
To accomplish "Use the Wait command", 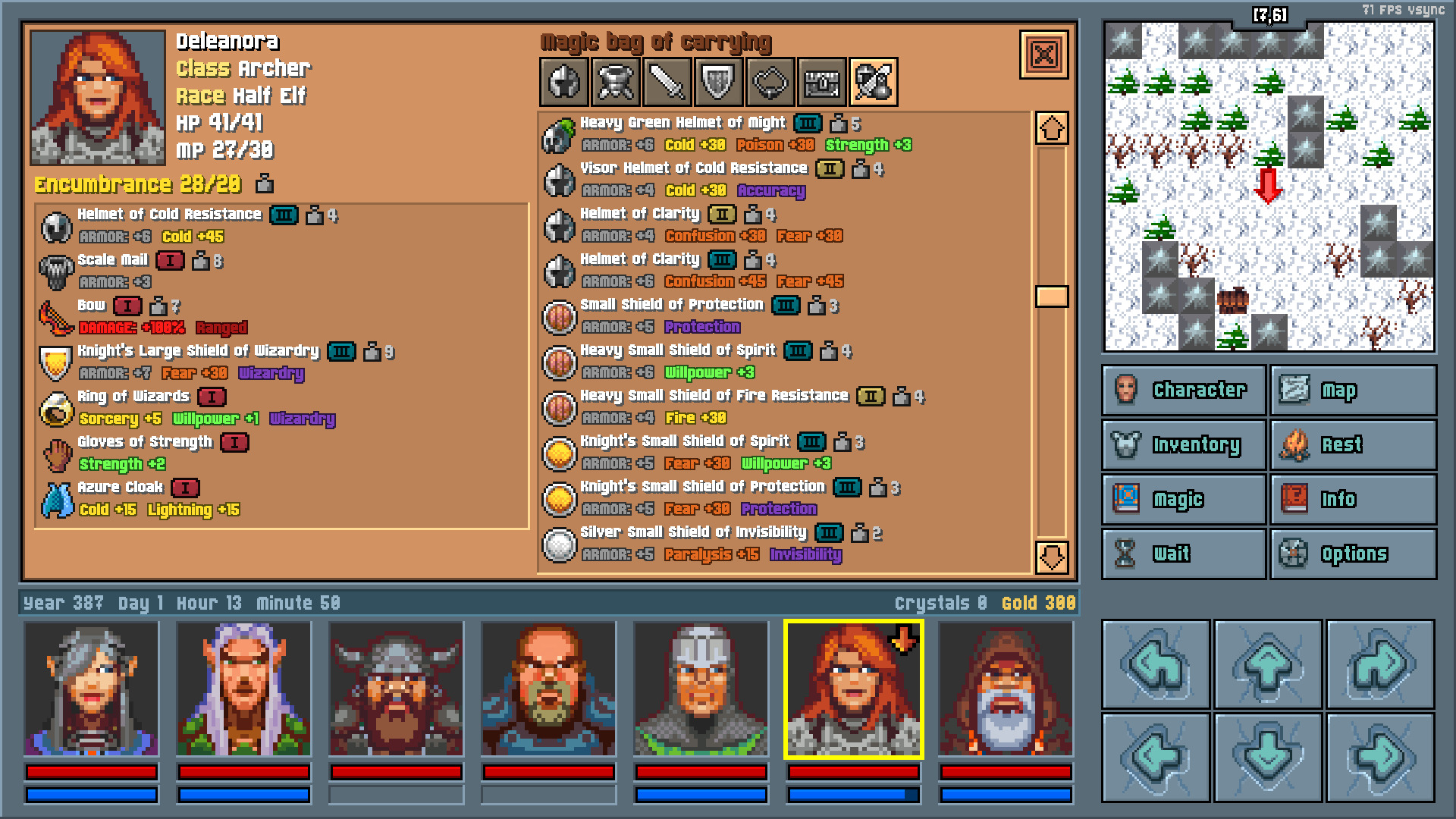I will 1182,554.
